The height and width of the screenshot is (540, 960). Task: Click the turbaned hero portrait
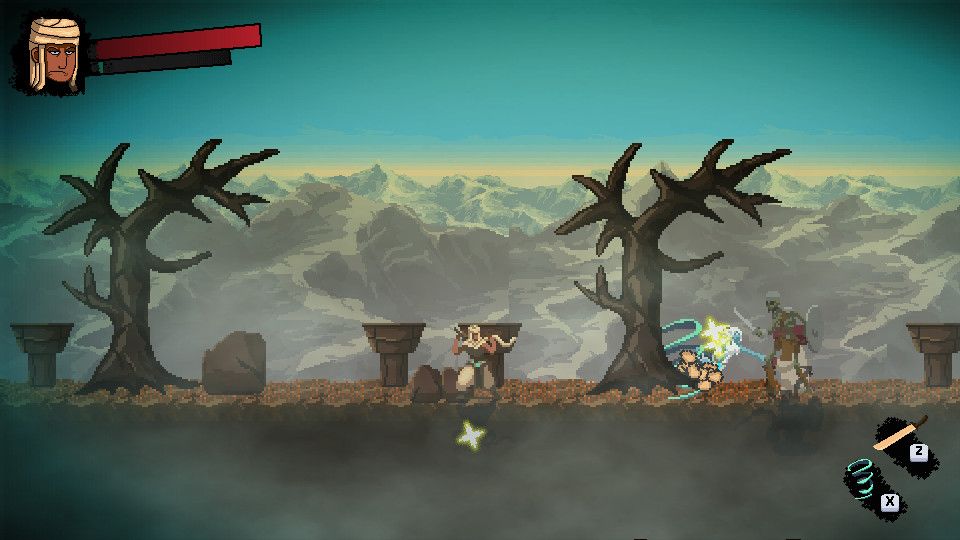pos(50,54)
